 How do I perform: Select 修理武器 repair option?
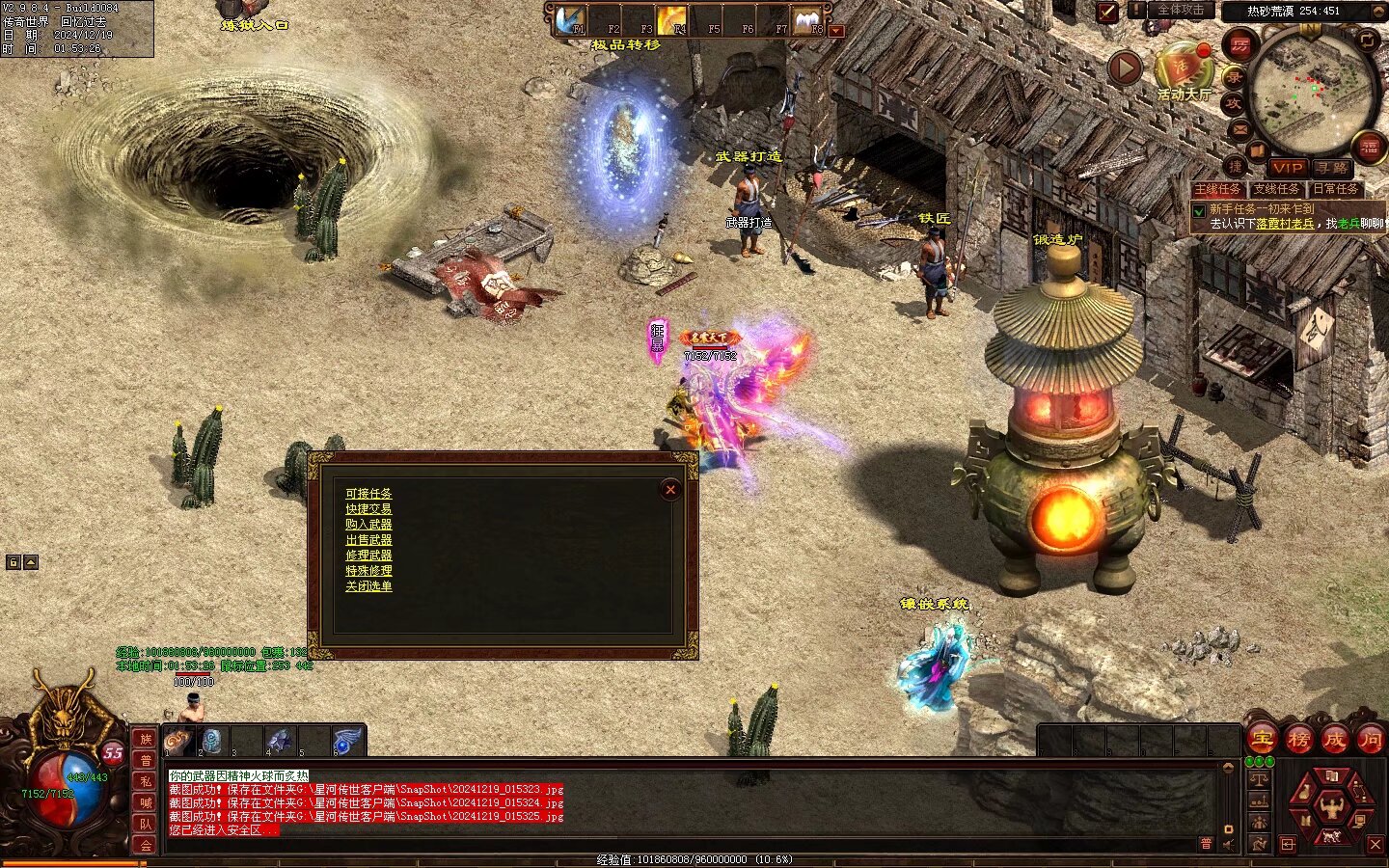368,556
